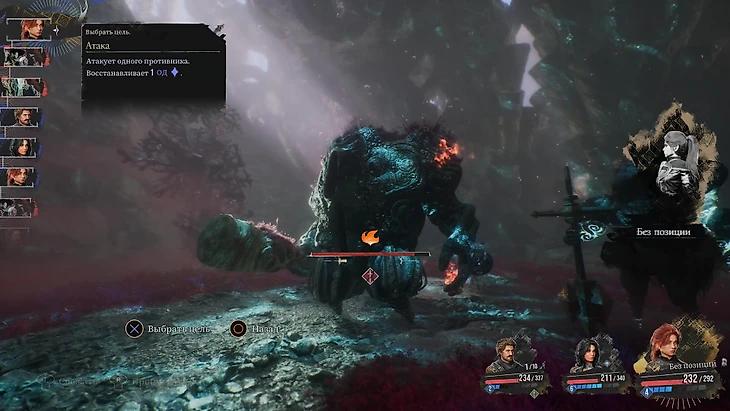Click the red diamond target marker under the enemy

pyautogui.click(x=370, y=276)
